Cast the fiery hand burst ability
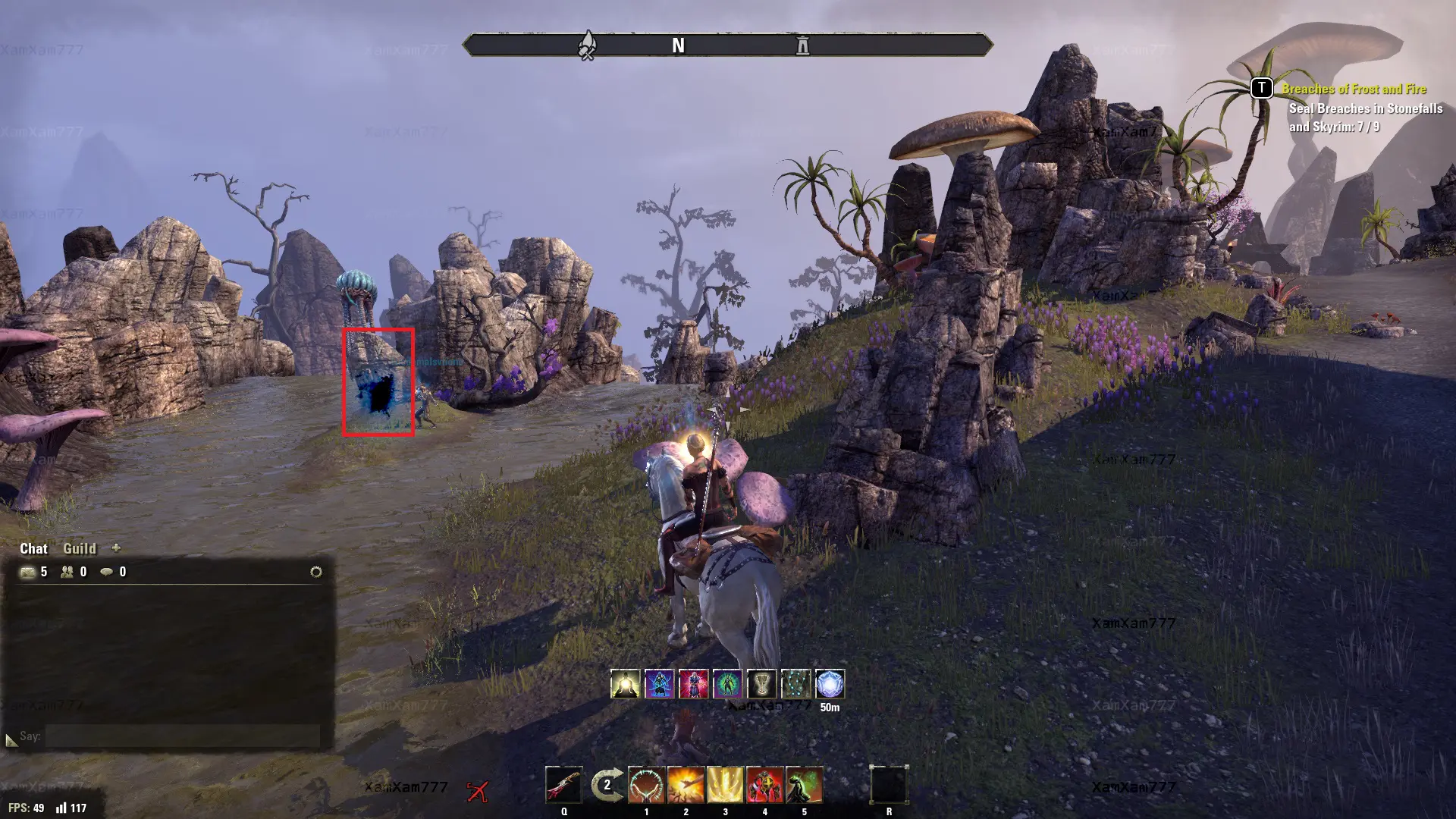The height and width of the screenshot is (819, 1456). (x=686, y=785)
